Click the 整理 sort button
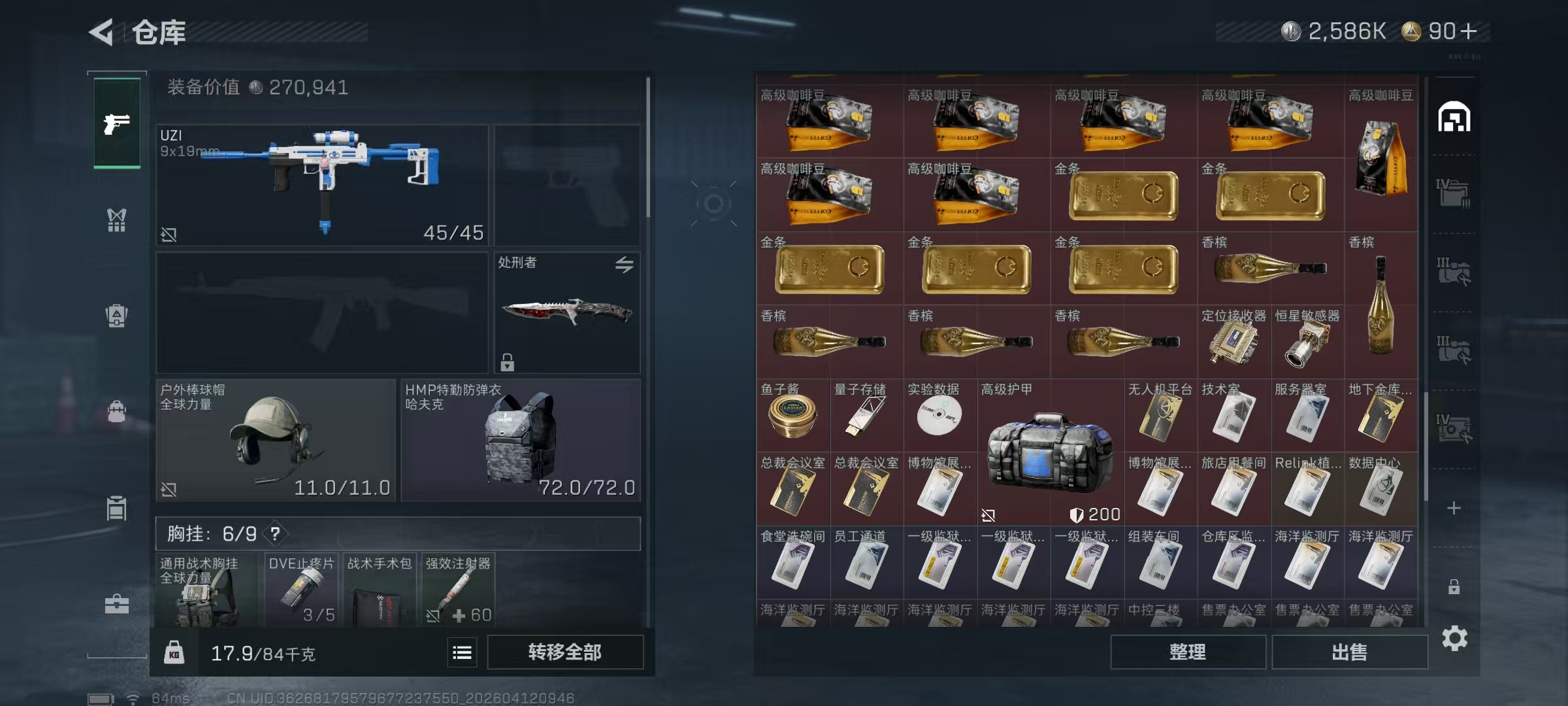This screenshot has height=706, width=1568. (1187, 652)
